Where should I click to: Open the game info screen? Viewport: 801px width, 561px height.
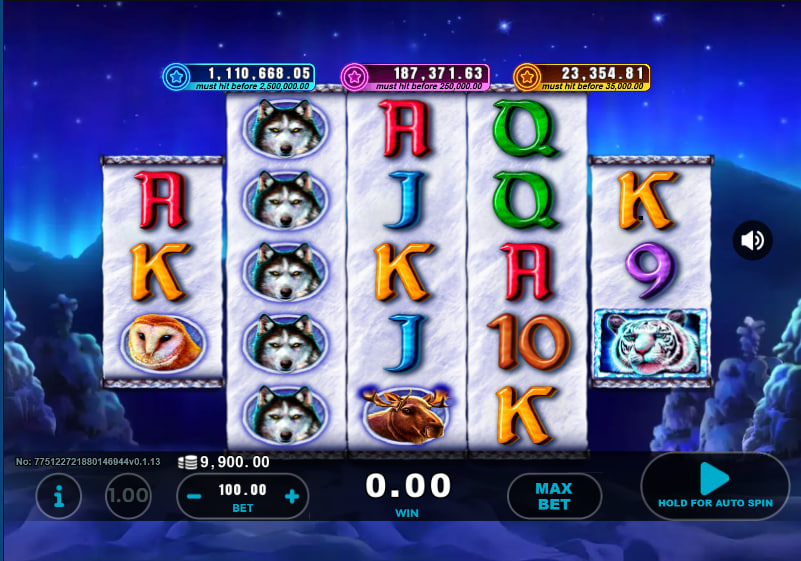click(x=59, y=495)
